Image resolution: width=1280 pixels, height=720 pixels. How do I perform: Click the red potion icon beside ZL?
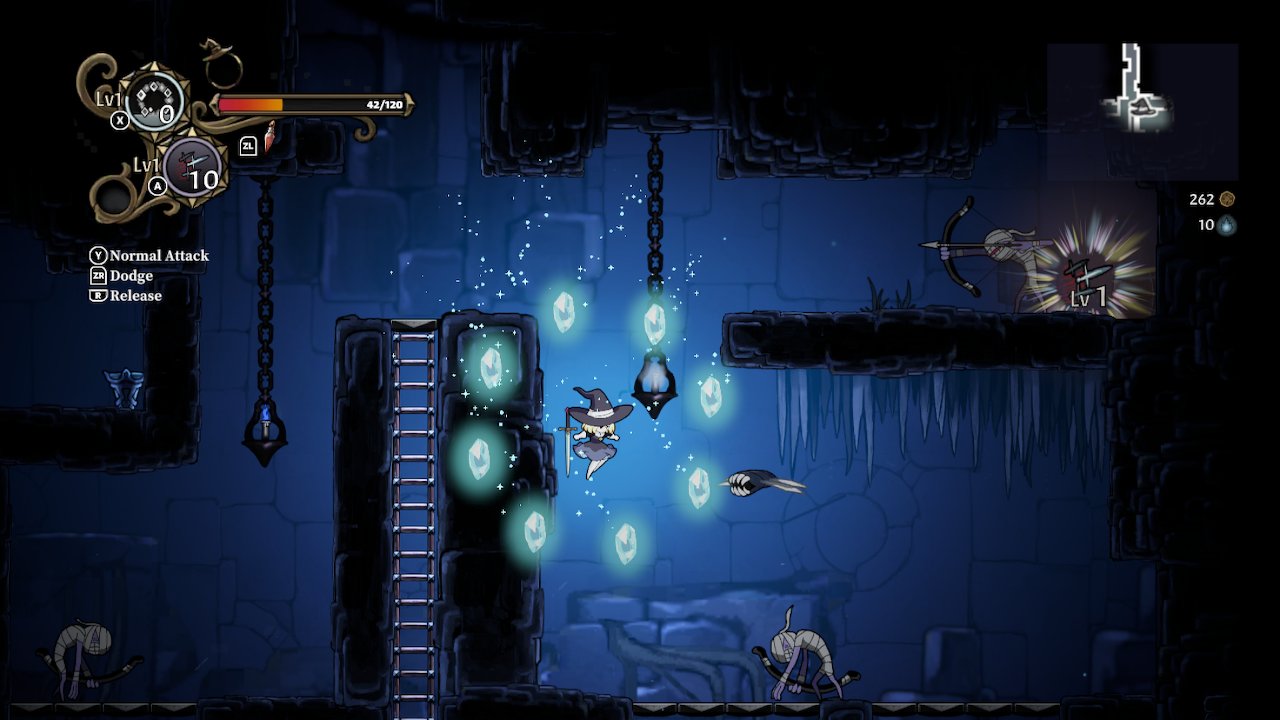pyautogui.click(x=268, y=140)
